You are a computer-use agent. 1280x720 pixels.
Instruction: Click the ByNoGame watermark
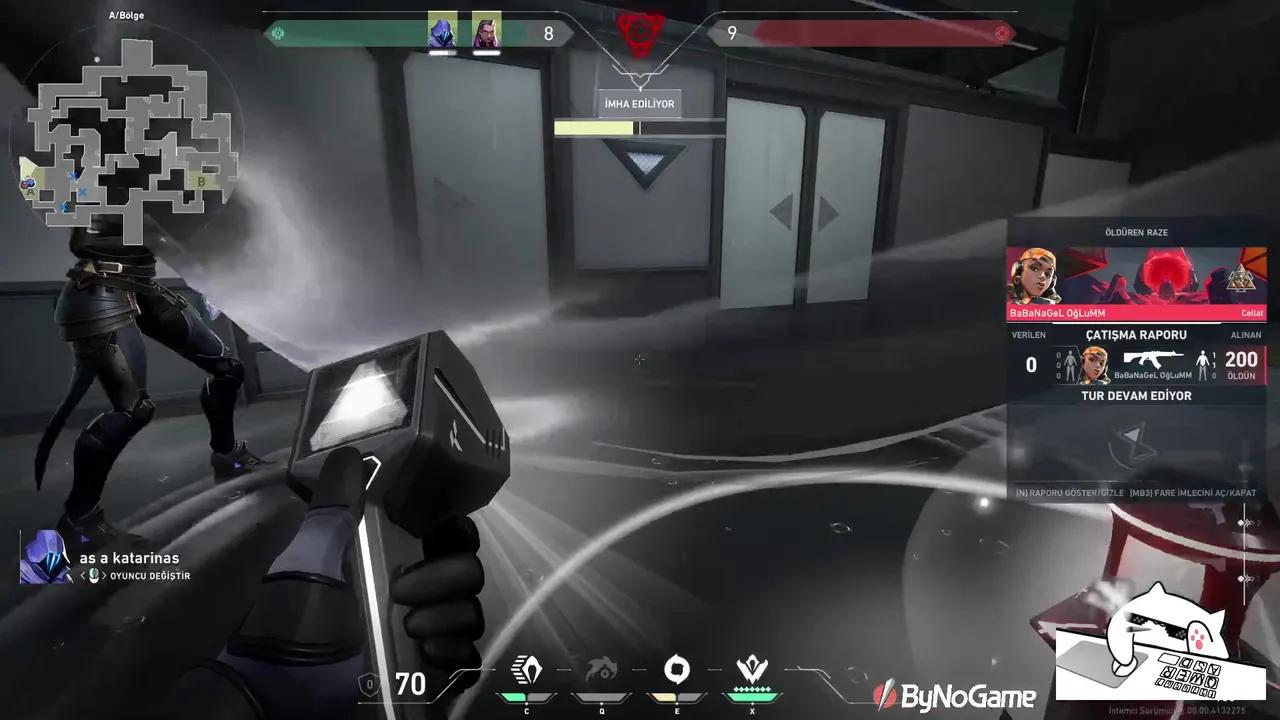point(955,695)
